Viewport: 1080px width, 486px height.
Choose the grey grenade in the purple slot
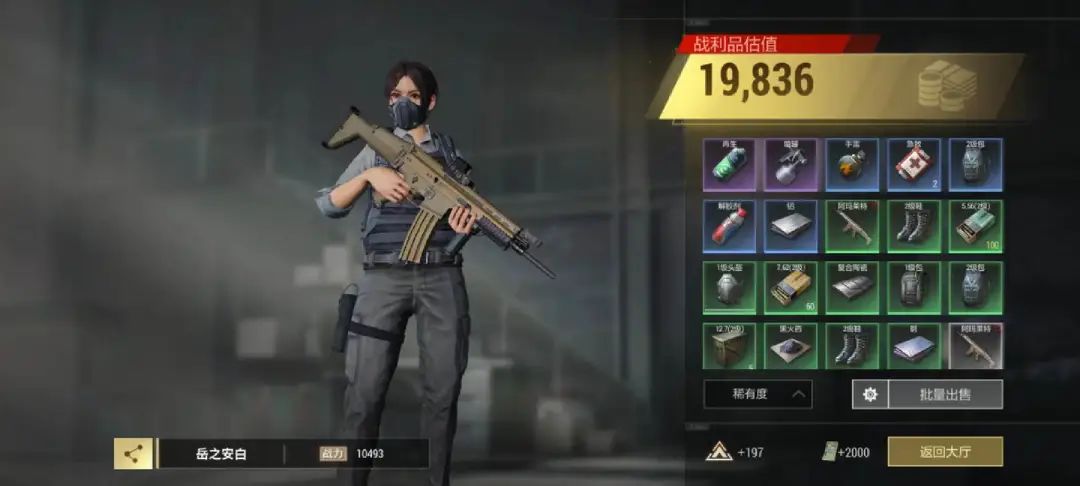791,164
